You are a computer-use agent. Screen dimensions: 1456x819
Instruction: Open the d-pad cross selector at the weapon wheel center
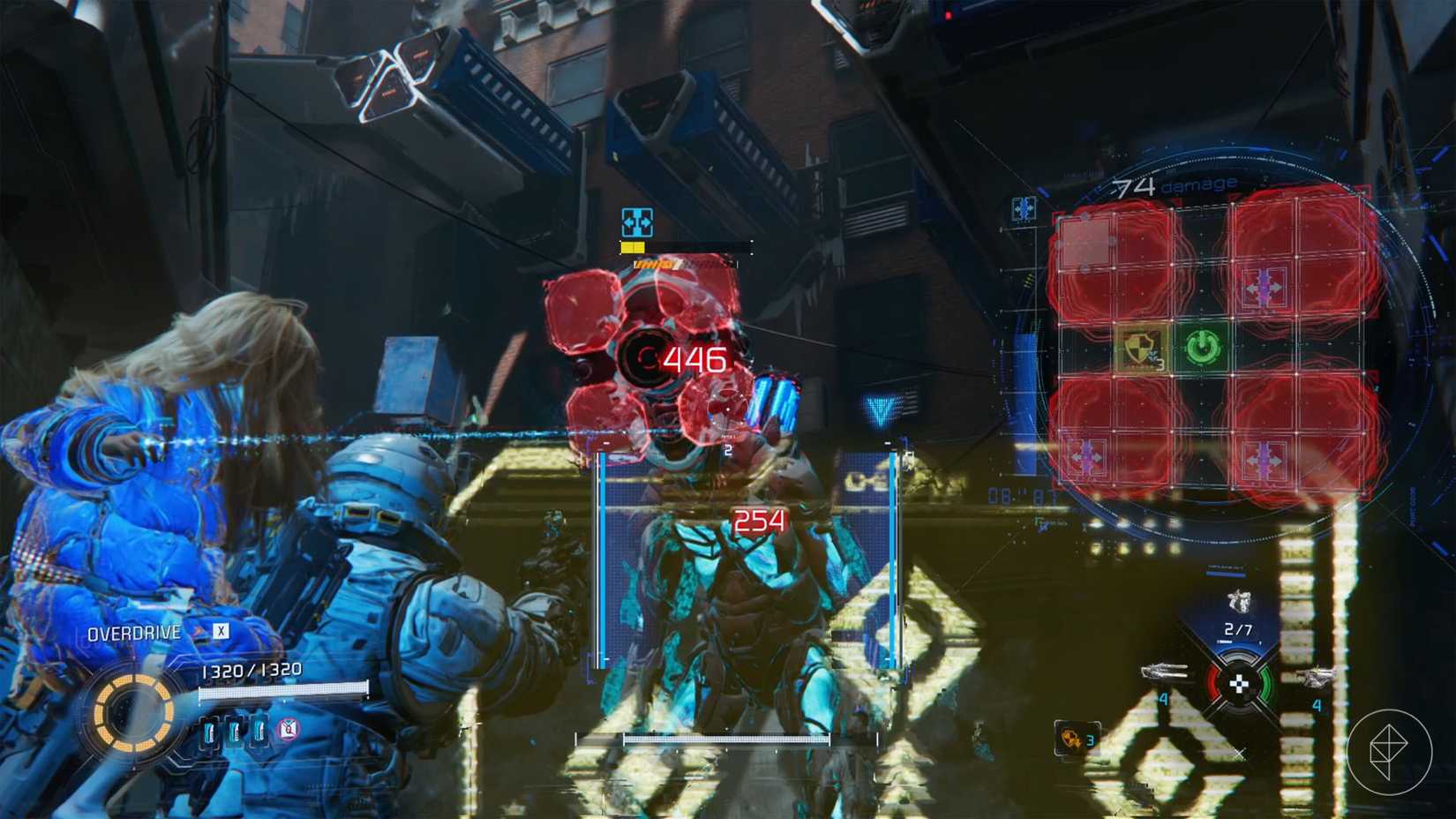click(x=1241, y=684)
